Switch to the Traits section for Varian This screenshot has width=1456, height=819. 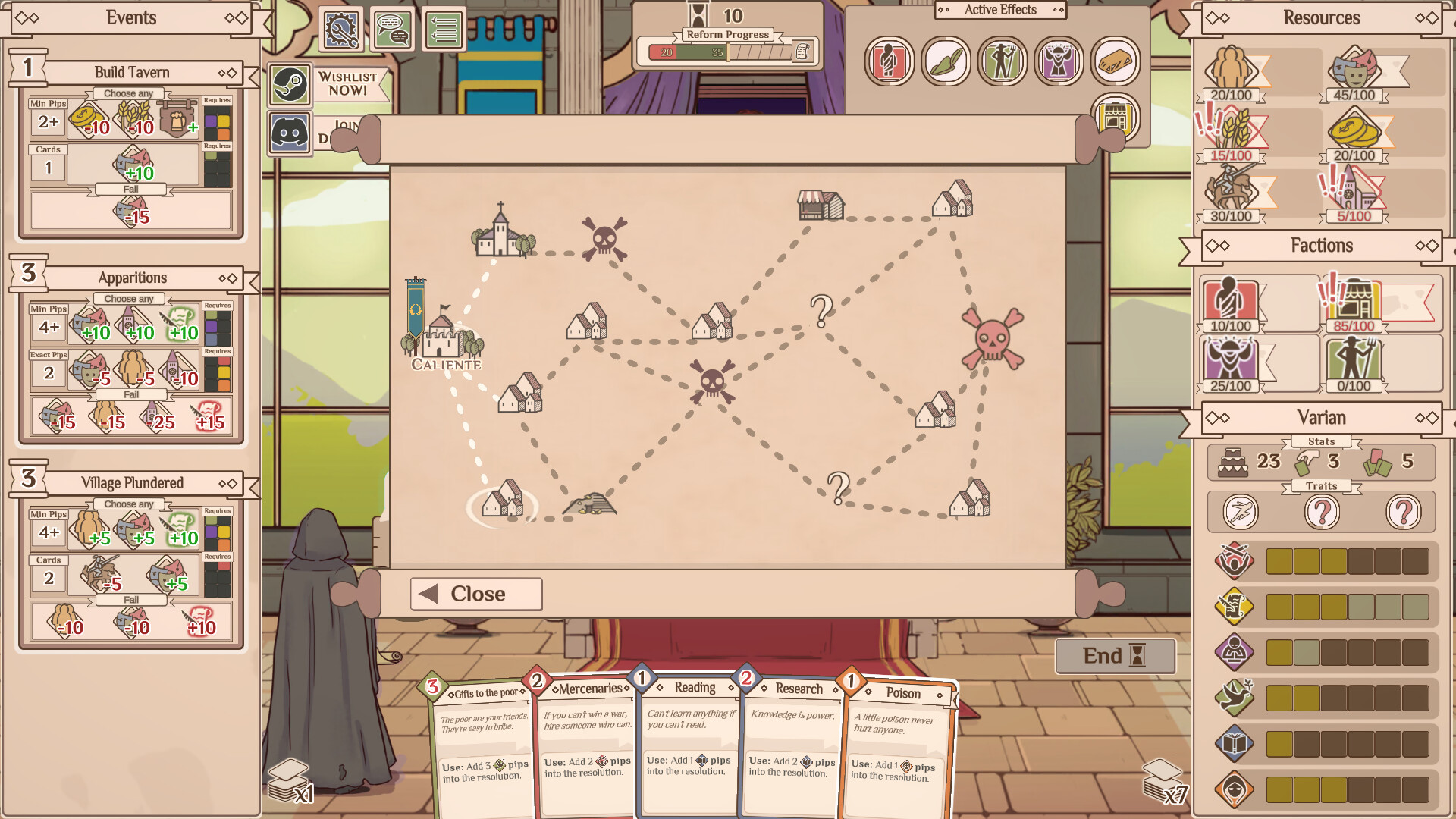[x=1322, y=486]
